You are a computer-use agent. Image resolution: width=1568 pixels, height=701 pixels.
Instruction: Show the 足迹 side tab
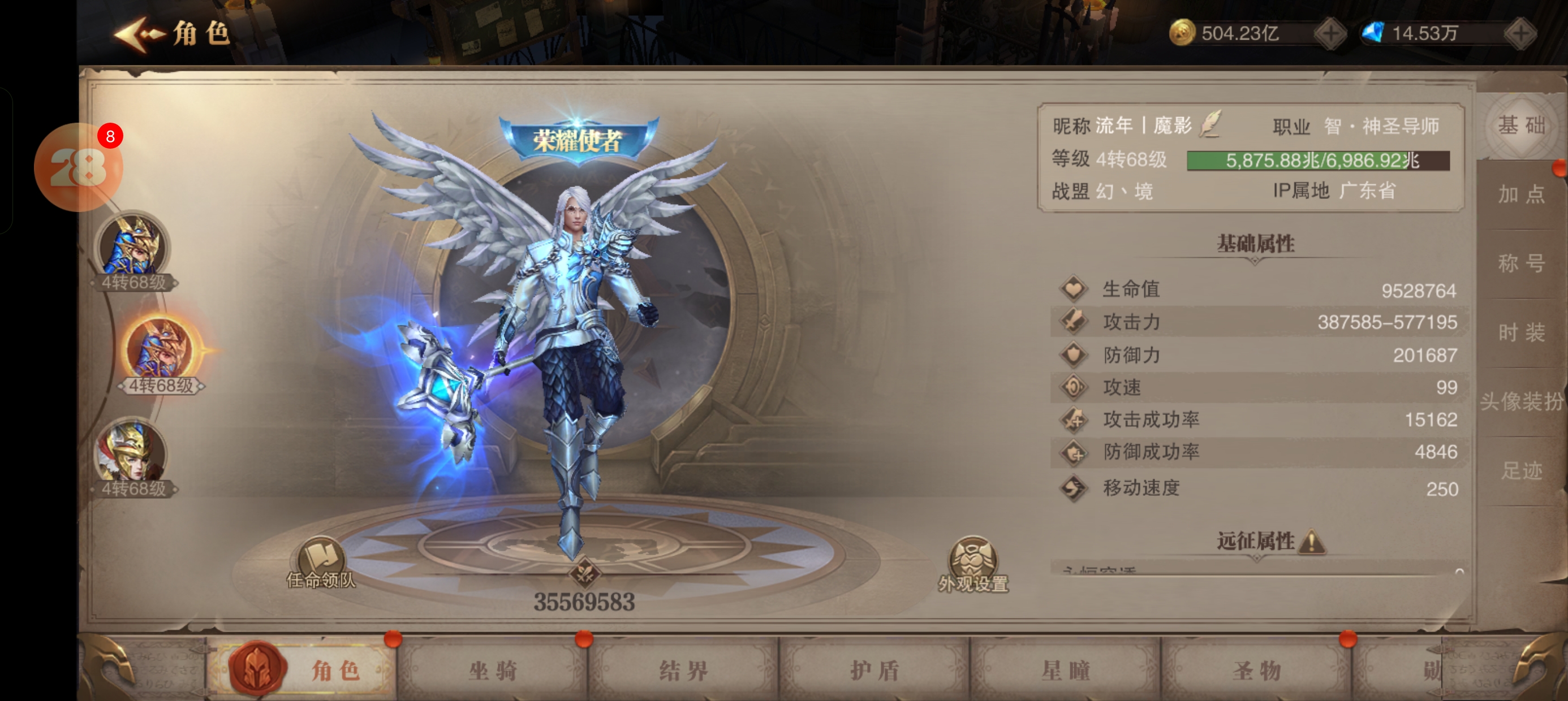click(1521, 470)
